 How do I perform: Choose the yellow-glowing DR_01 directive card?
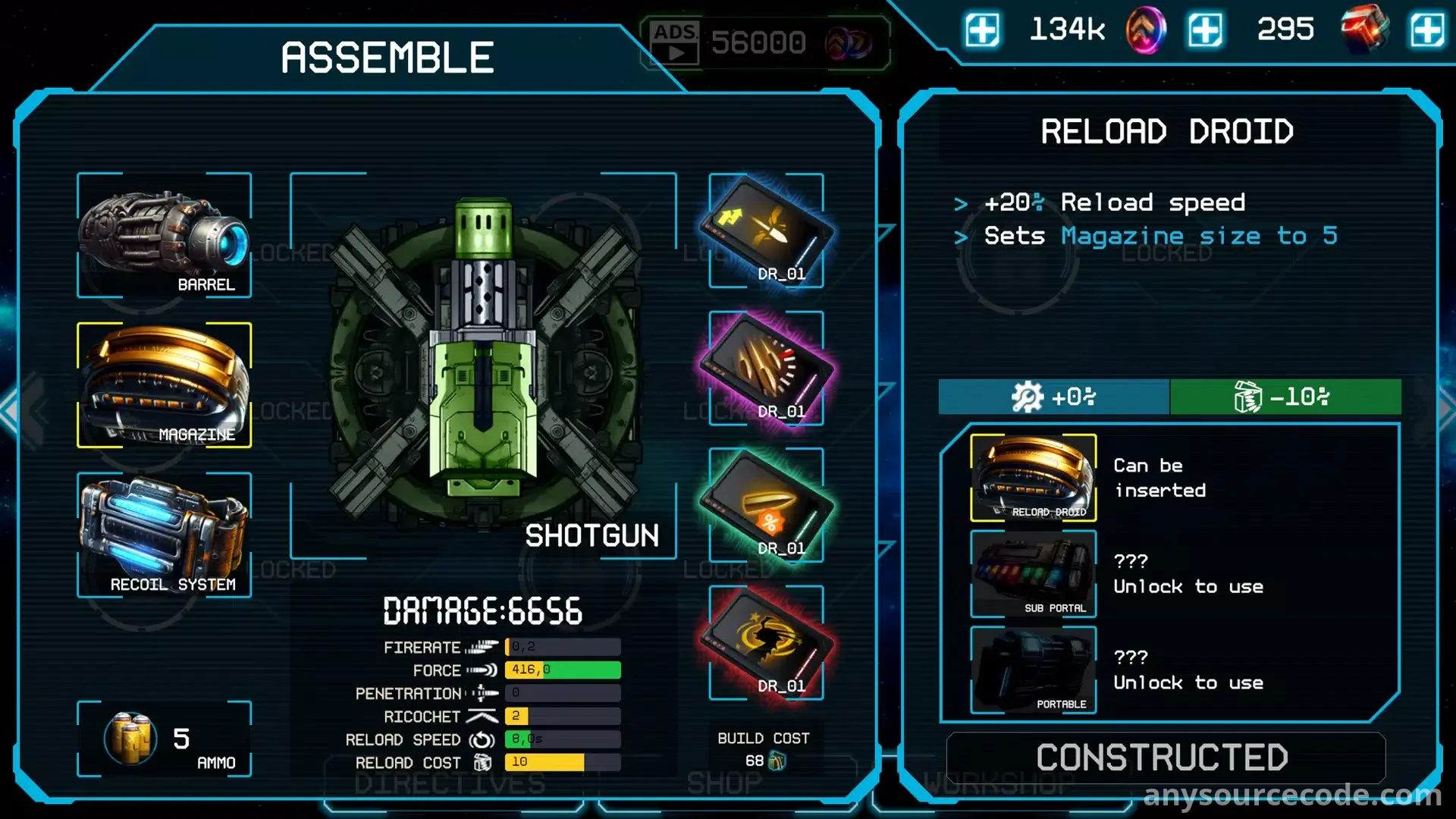pyautogui.click(x=766, y=231)
